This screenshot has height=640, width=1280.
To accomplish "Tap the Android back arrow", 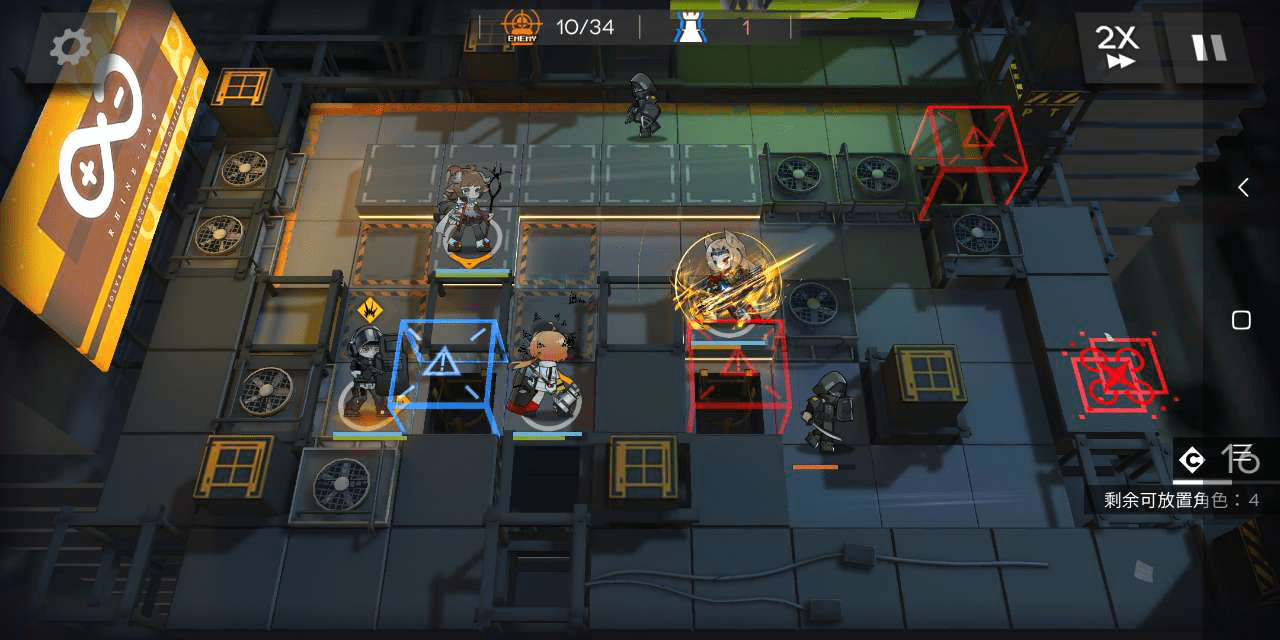I will tap(1243, 187).
